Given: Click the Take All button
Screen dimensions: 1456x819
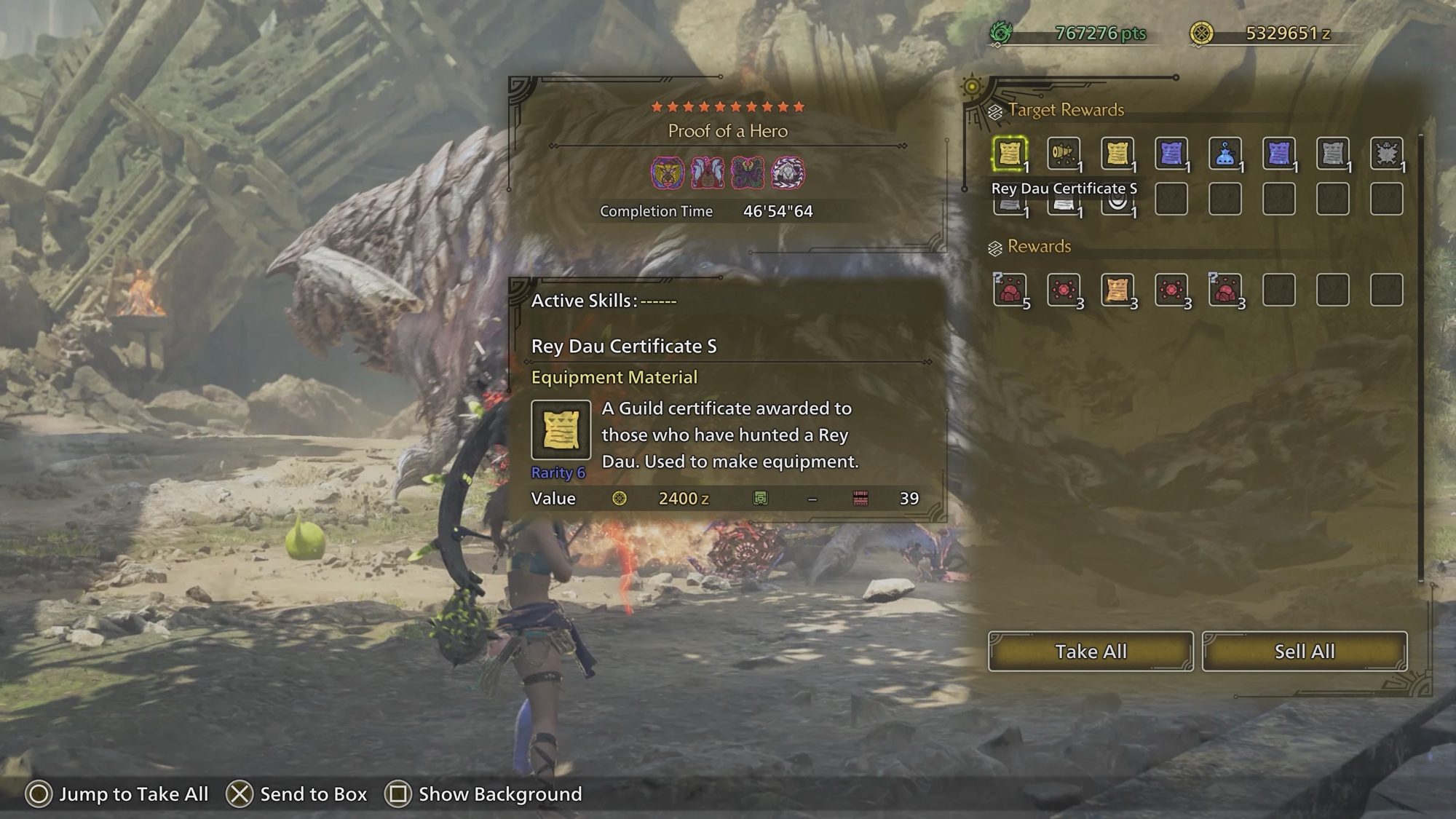Looking at the screenshot, I should [1090, 651].
